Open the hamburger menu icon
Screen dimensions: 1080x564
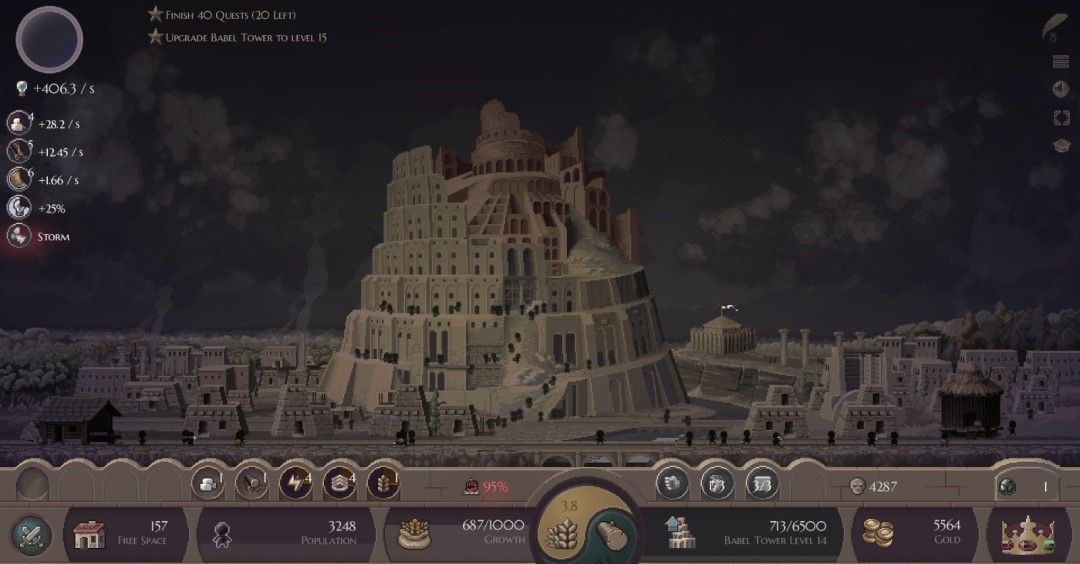(x=1061, y=62)
